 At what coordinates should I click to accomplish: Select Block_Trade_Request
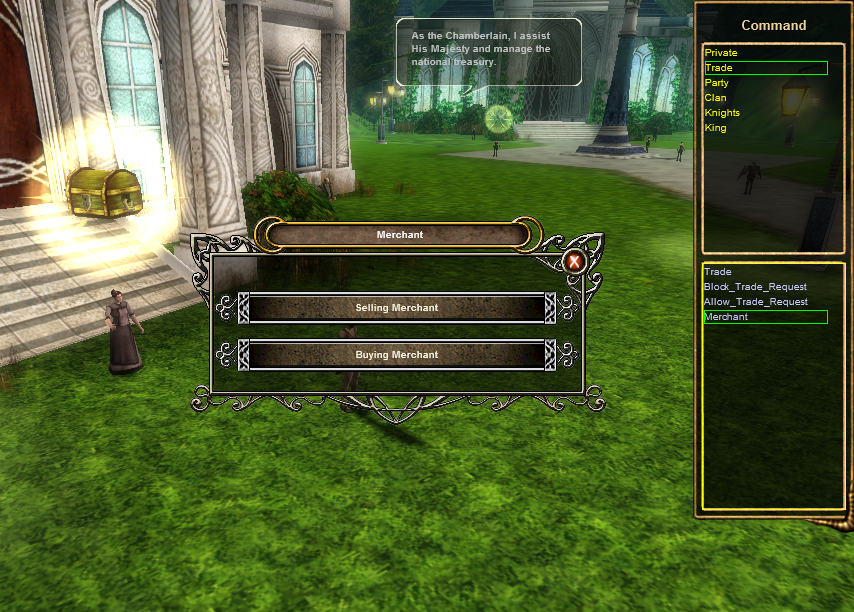click(755, 287)
